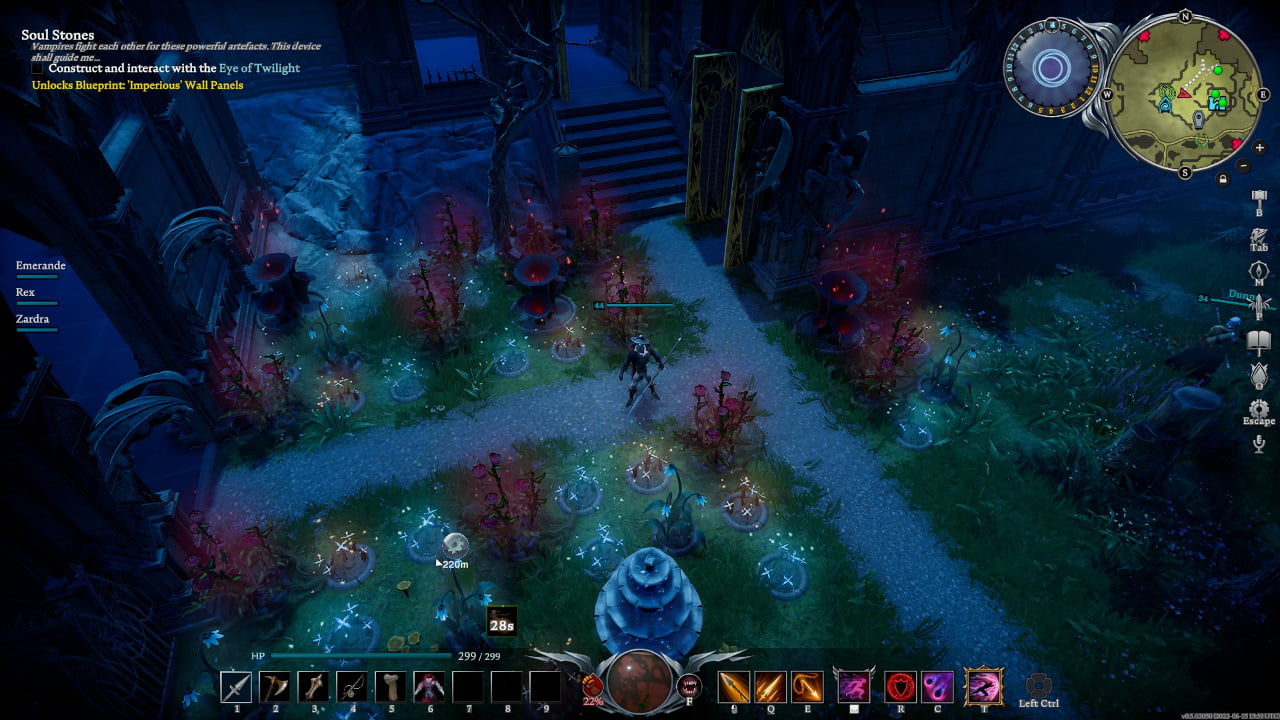Open the world map icon
This screenshot has height=720, width=1280.
coord(1259,272)
